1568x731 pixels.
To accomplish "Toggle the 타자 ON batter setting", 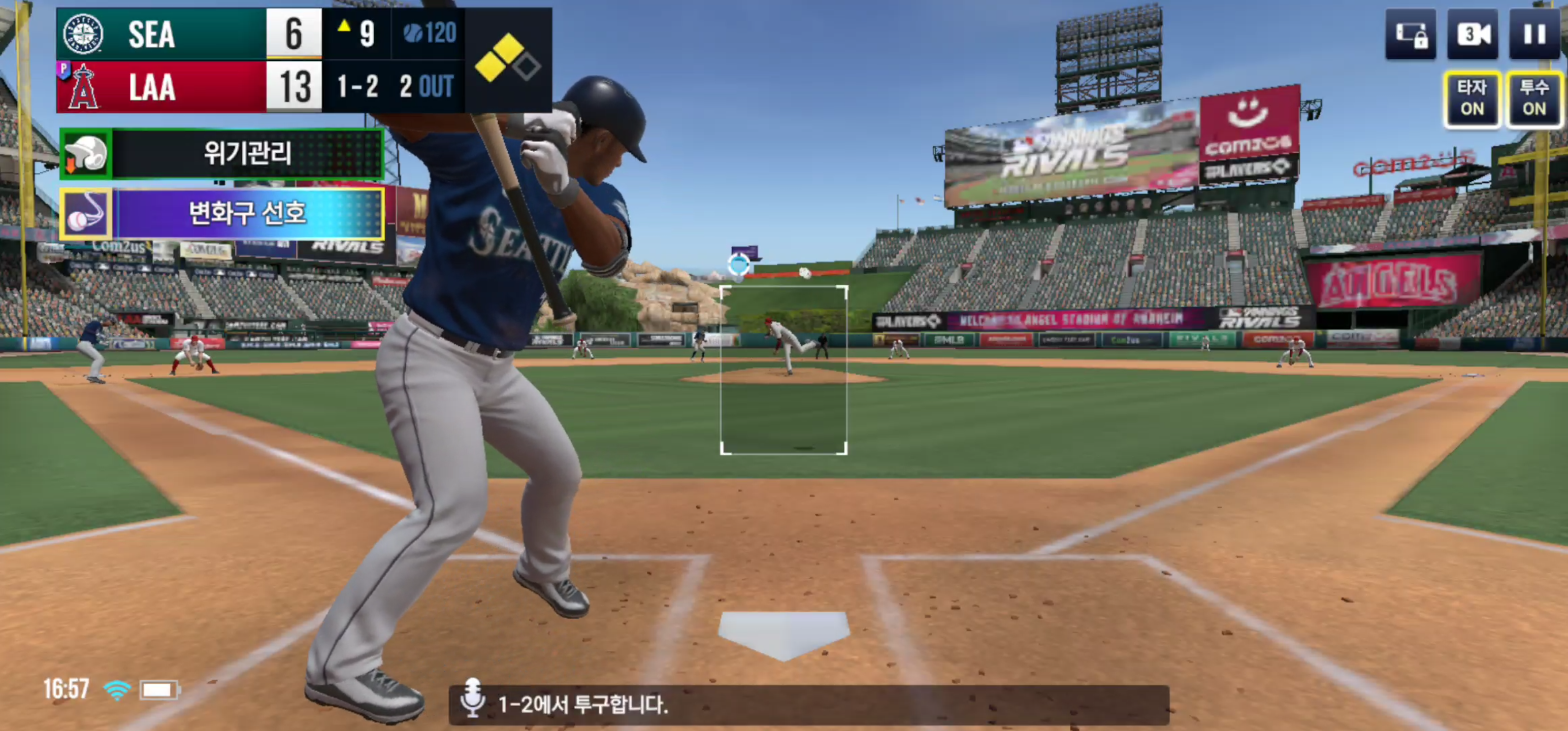I will 1472,98.
